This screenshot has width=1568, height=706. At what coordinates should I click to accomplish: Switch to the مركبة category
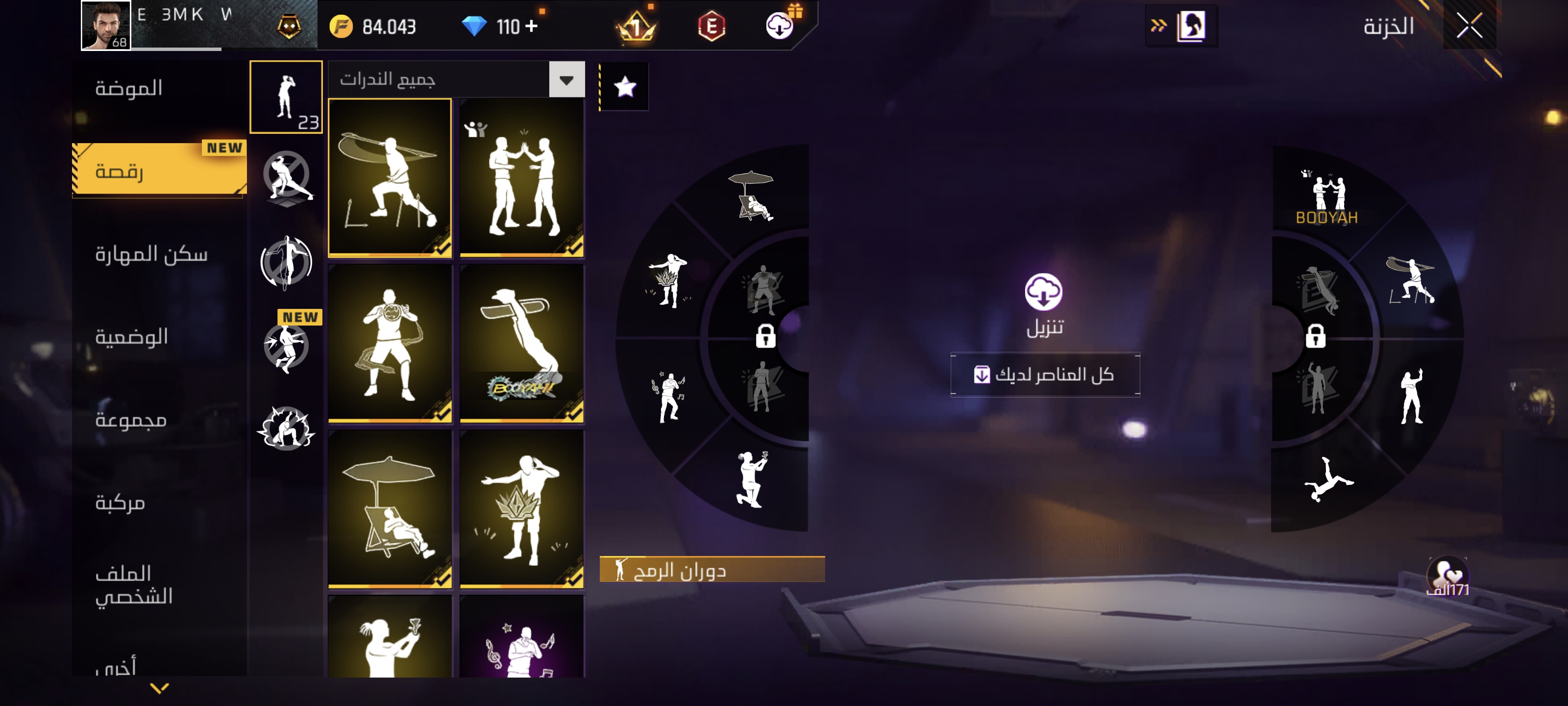pyautogui.click(x=120, y=502)
